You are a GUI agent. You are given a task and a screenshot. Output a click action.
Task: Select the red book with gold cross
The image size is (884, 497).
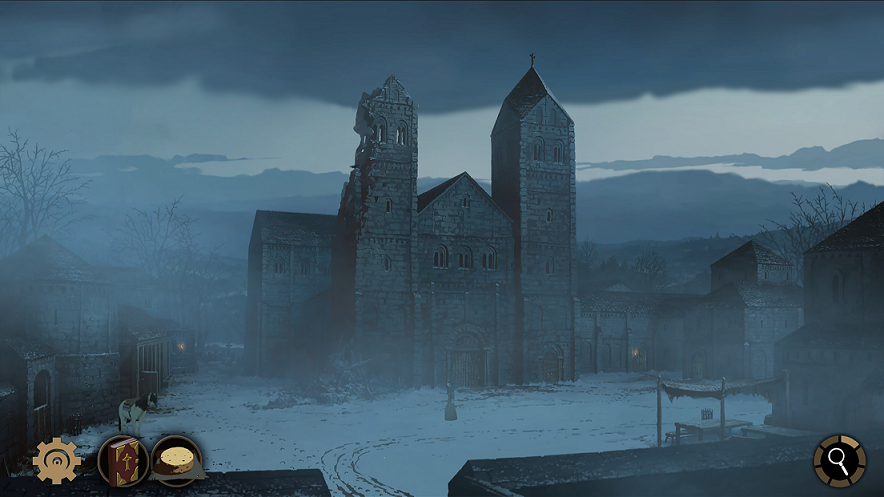tap(122, 461)
